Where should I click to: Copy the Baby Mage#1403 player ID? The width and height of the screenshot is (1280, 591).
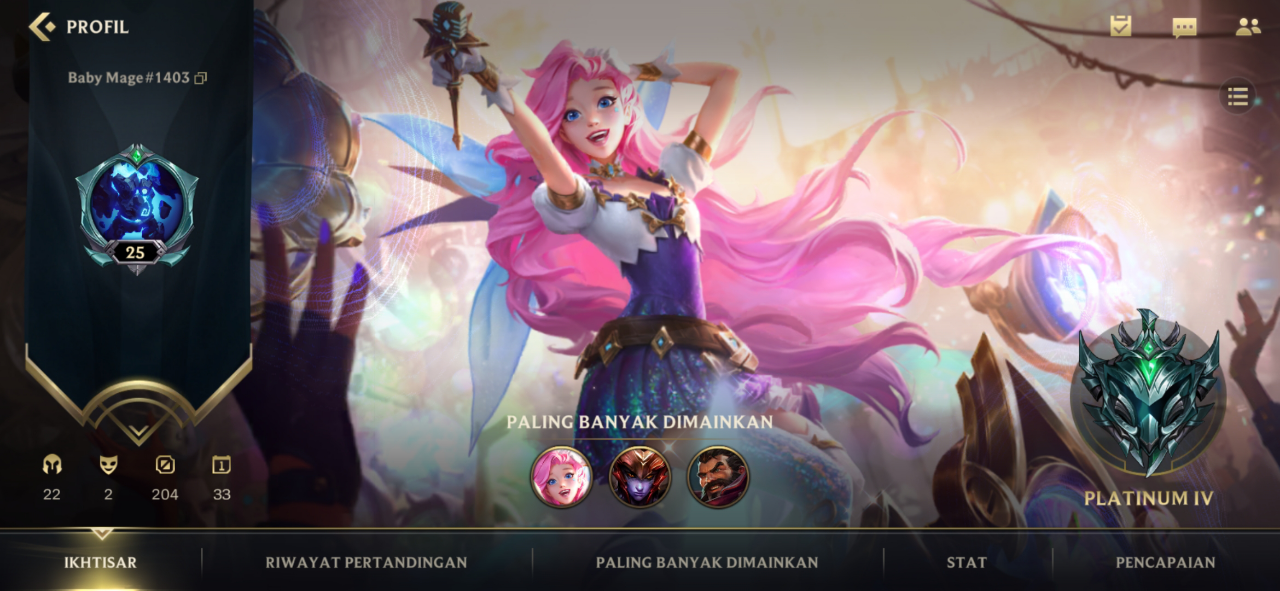pos(201,78)
